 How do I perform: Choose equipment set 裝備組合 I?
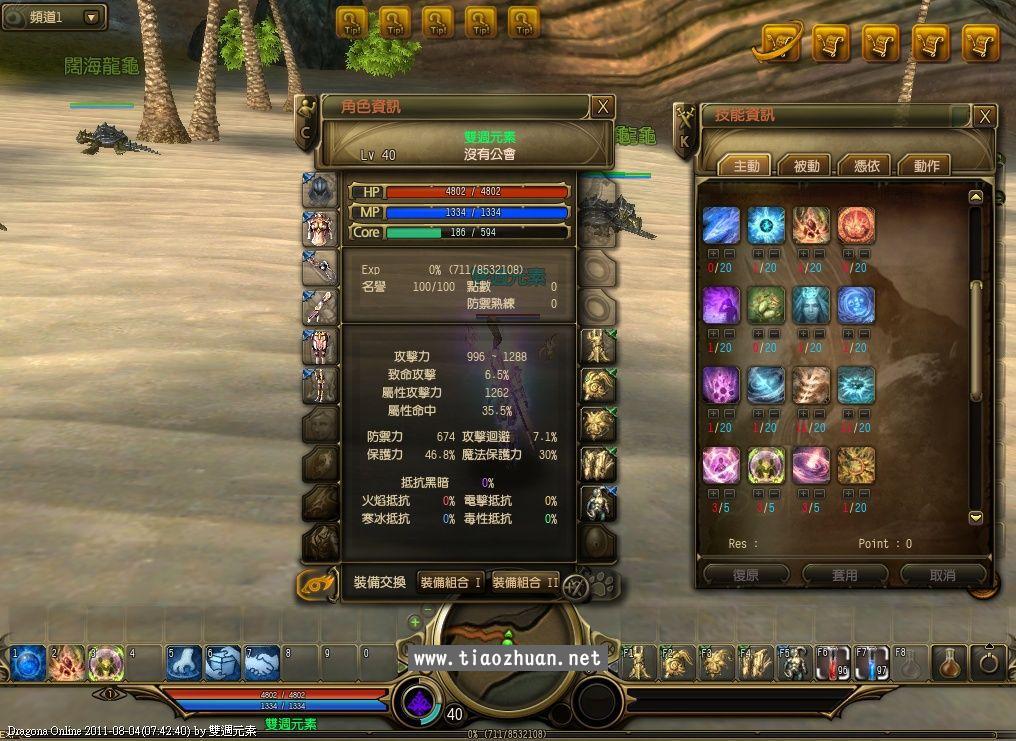point(450,582)
